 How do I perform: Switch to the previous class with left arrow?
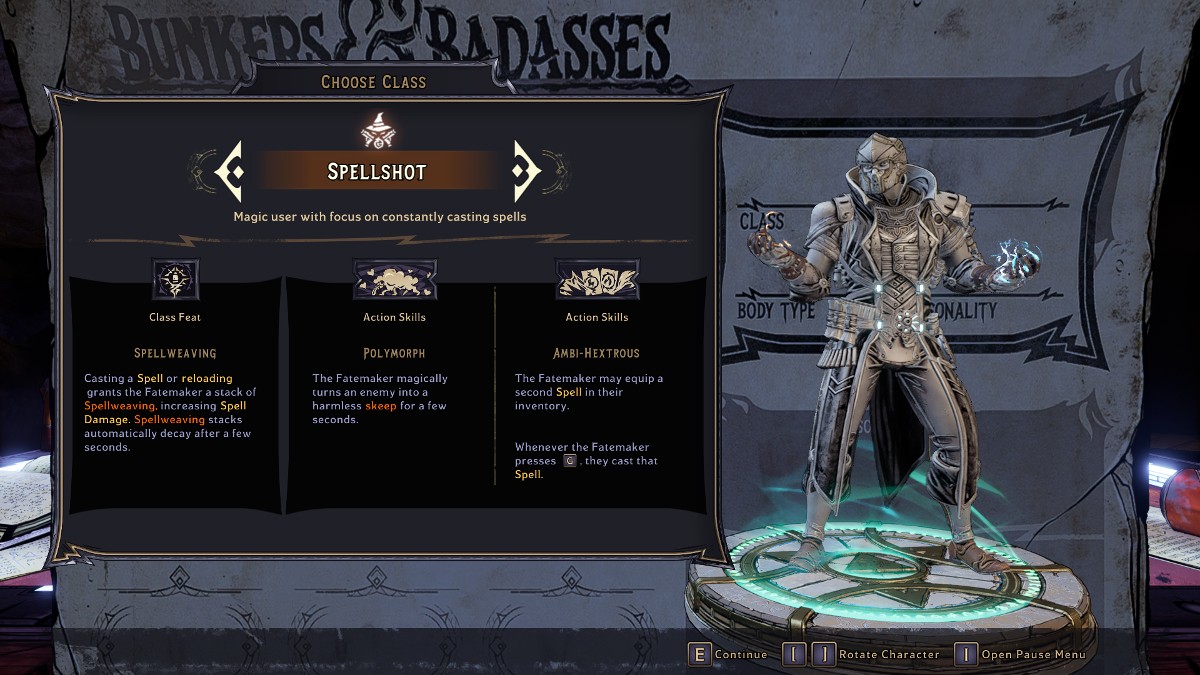tap(229, 171)
